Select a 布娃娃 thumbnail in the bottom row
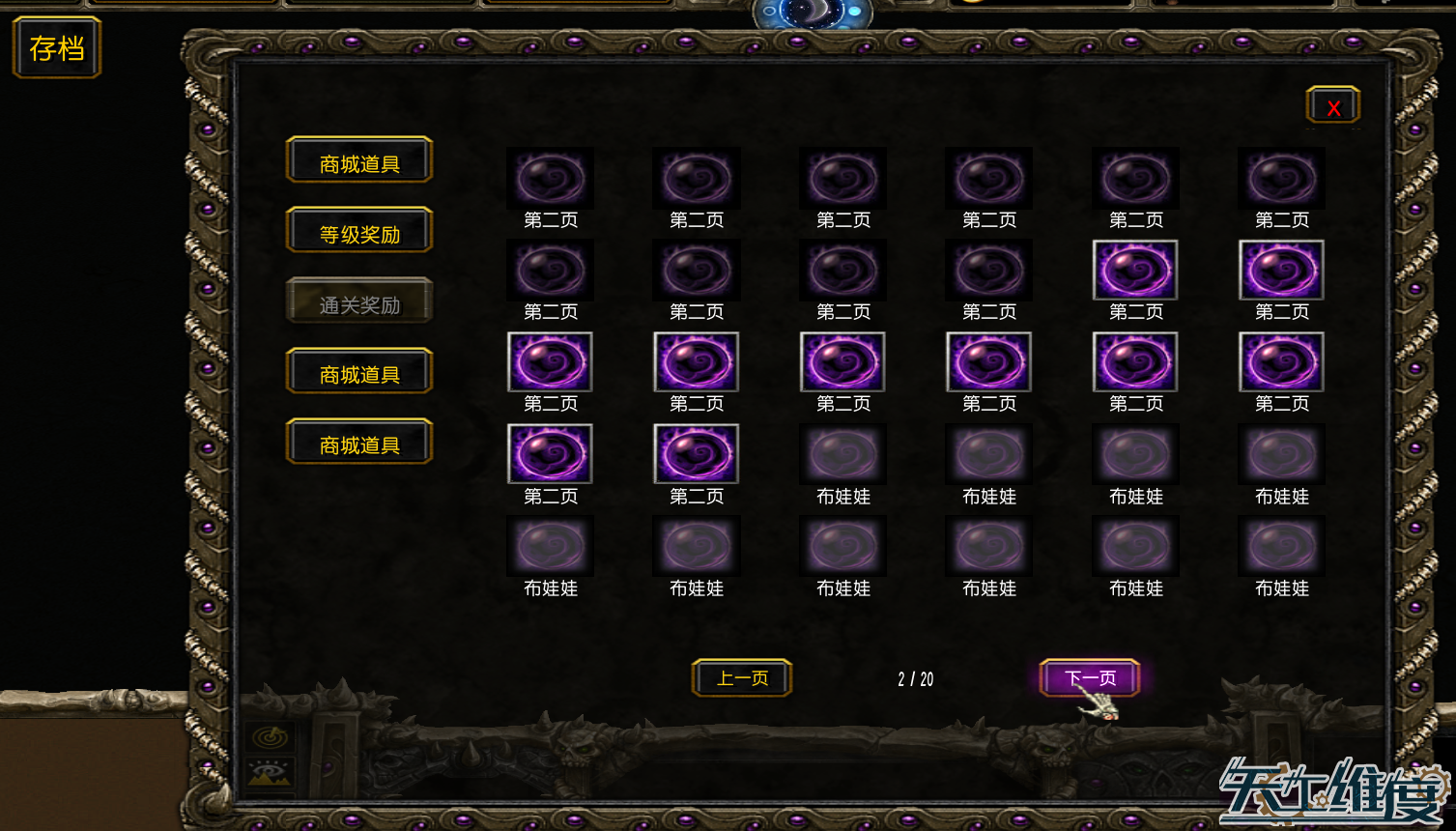 [x=842, y=546]
